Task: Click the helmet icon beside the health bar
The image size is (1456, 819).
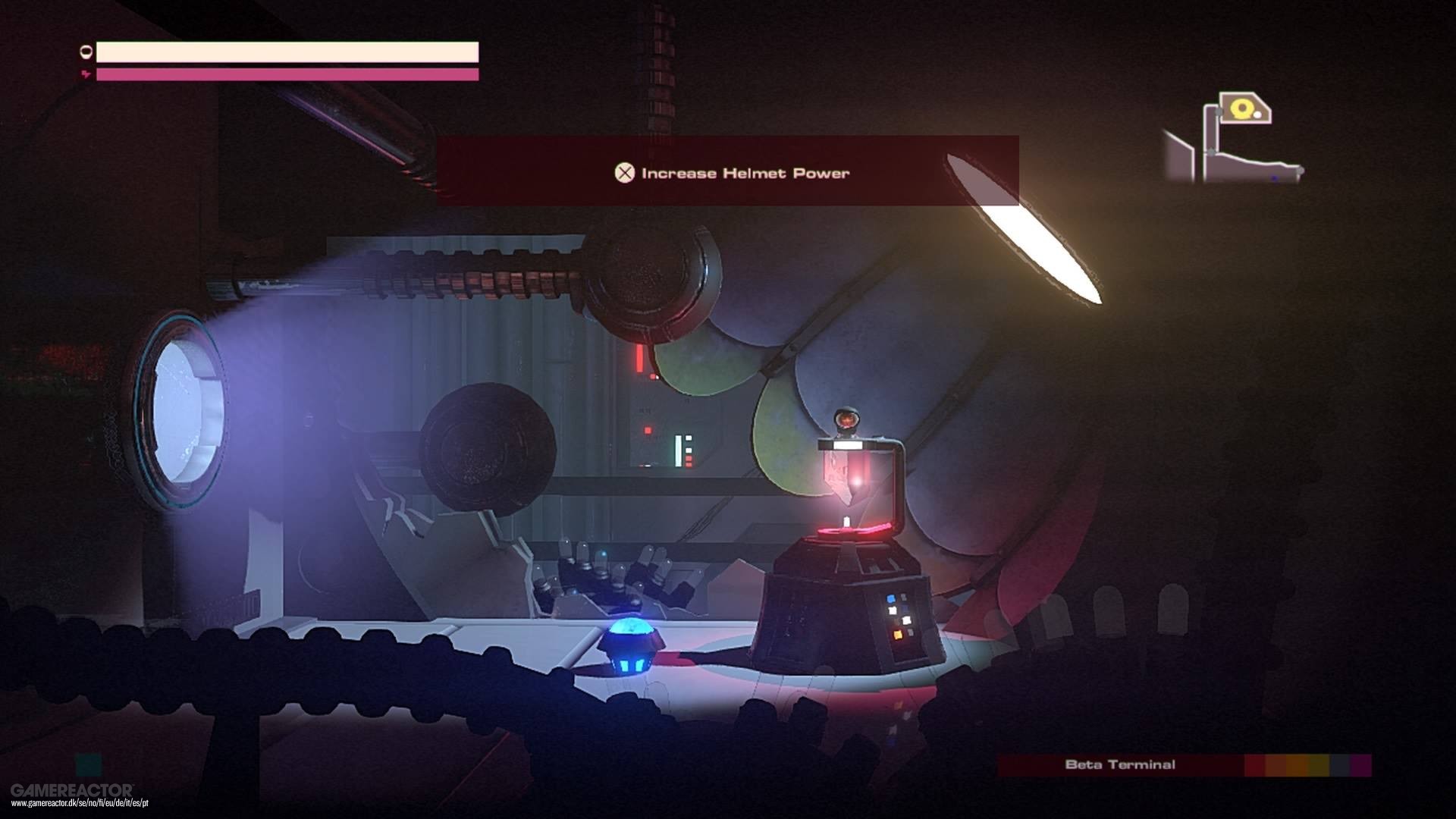Action: coord(86,52)
